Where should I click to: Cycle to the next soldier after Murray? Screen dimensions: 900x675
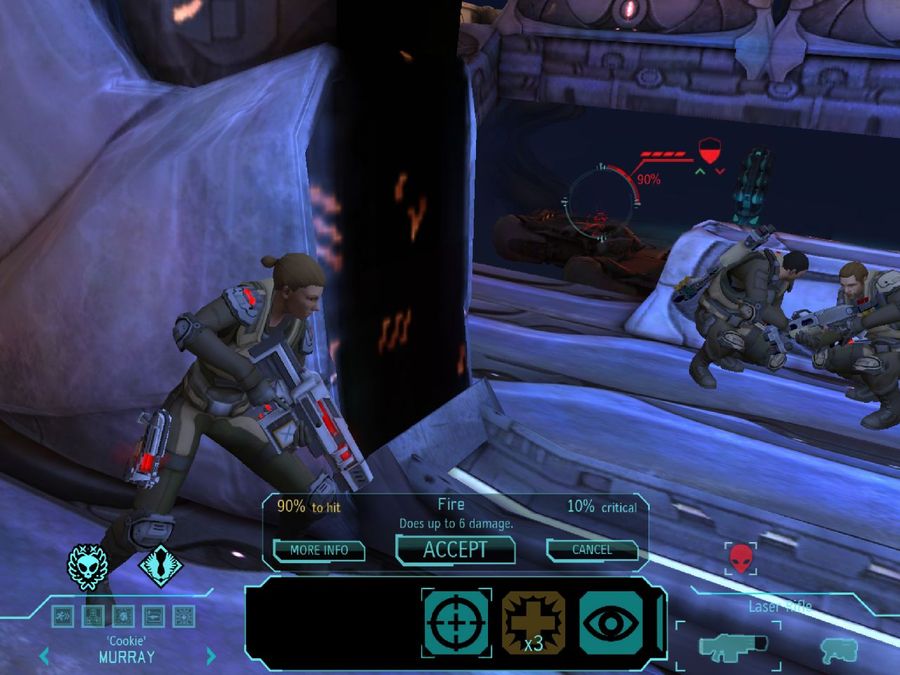[211, 657]
